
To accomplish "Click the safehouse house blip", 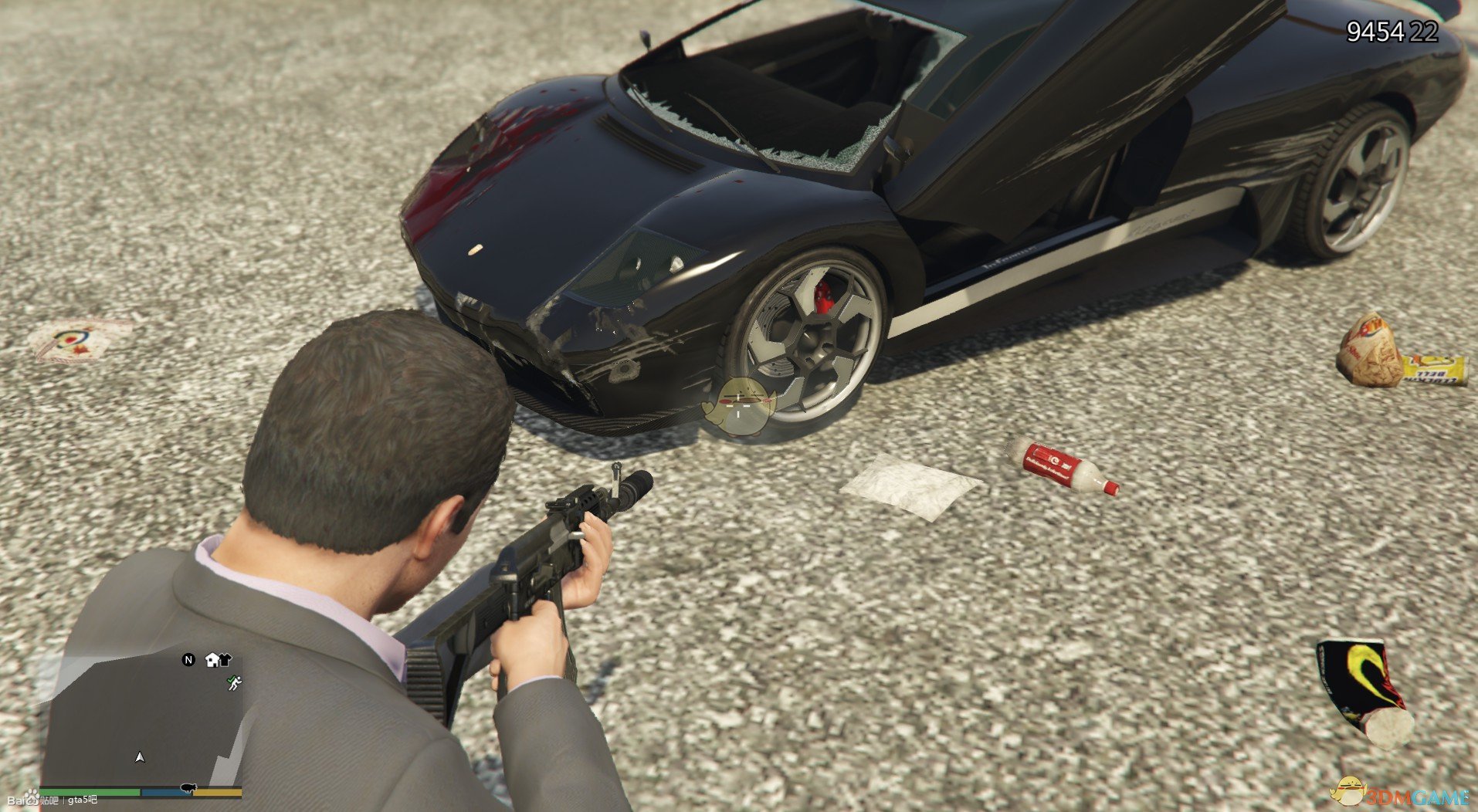I will tap(212, 660).
